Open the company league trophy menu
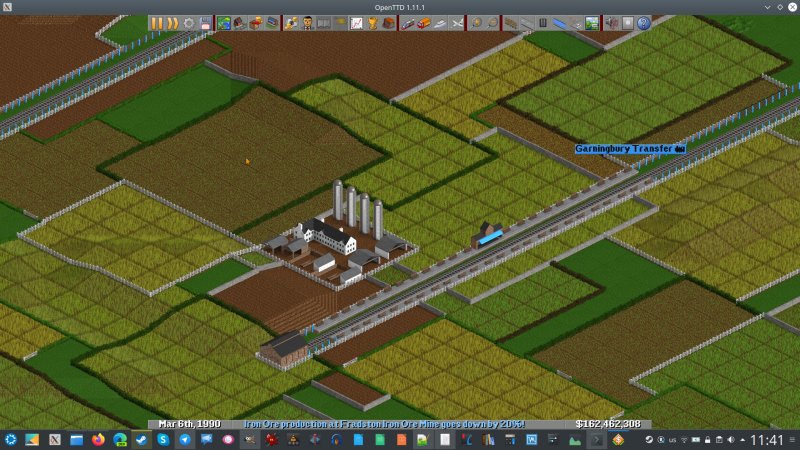Image resolution: width=800 pixels, height=450 pixels. coord(373,22)
